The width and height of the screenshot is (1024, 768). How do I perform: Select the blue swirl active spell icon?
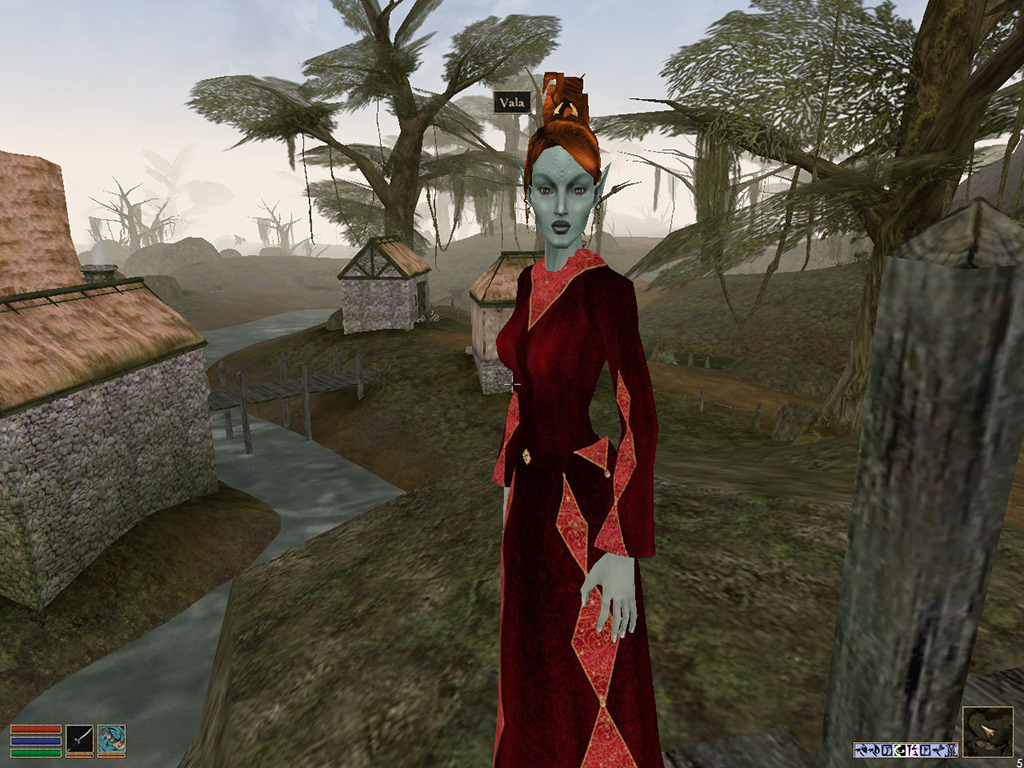coord(112,740)
